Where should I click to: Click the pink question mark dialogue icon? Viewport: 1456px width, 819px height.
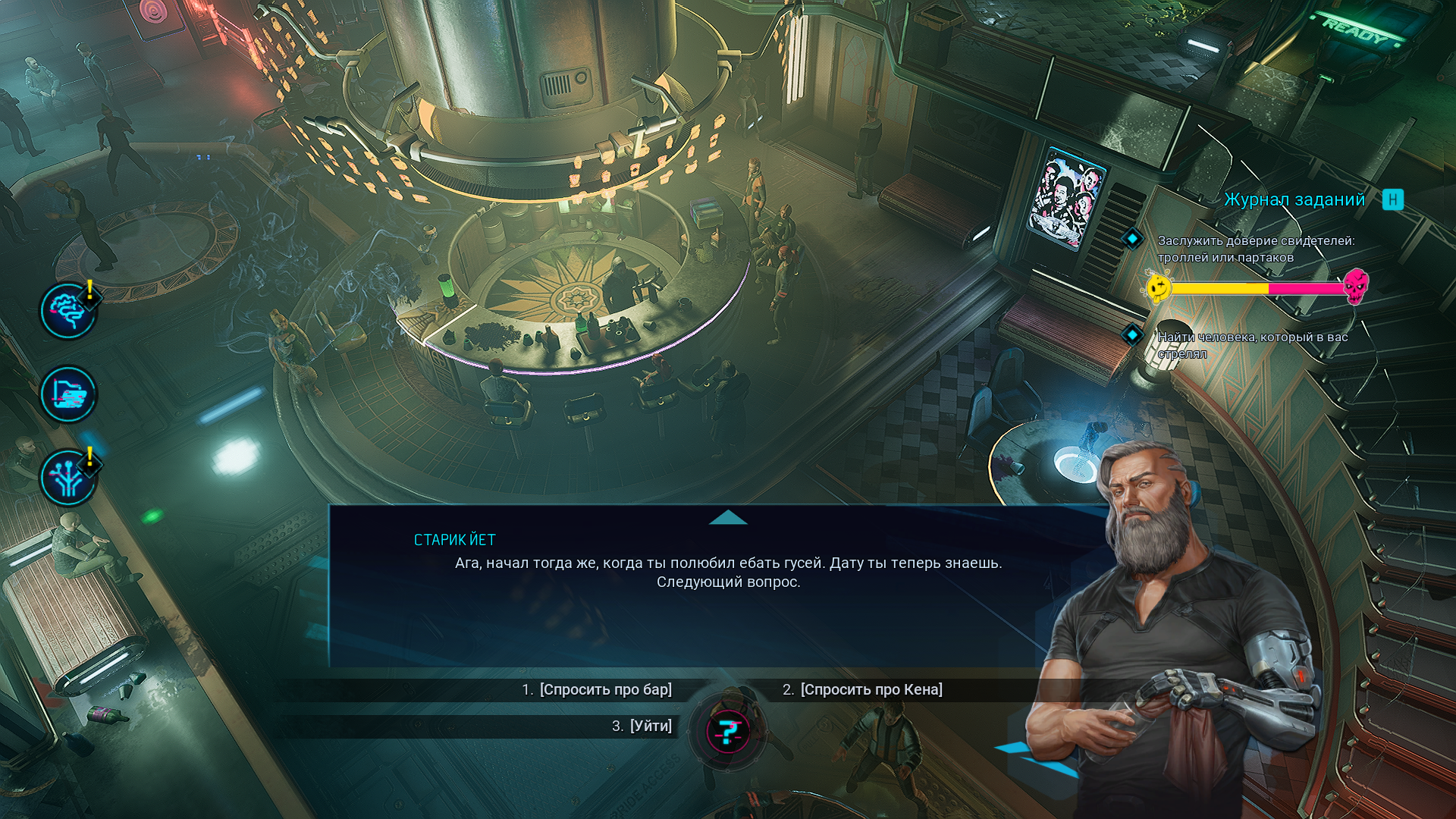(728, 732)
